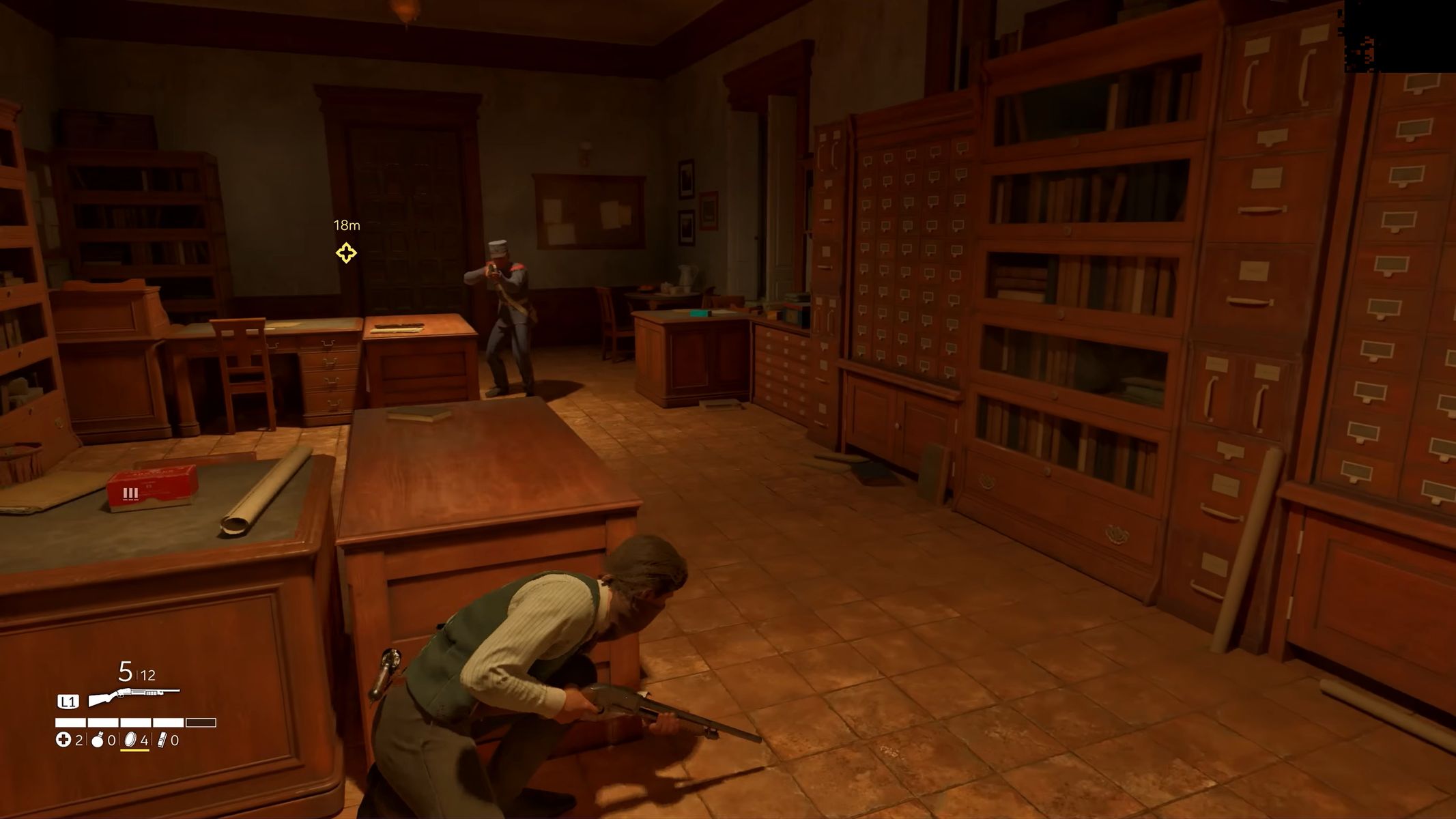Screen dimensions: 1456x819
Task: Choose the round bottle throwable icon
Action: 98,740
